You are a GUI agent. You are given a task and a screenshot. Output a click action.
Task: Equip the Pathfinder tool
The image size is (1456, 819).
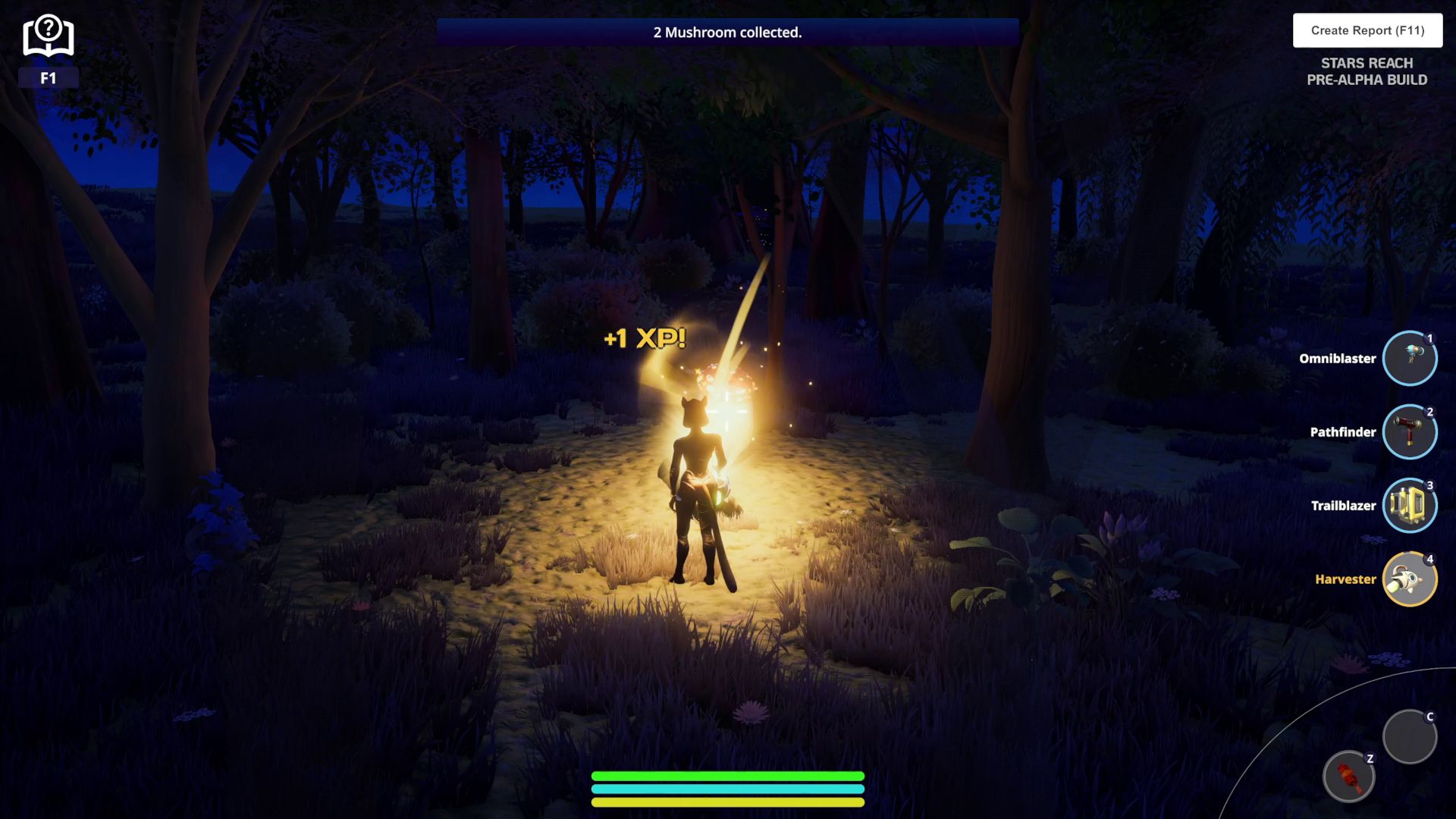click(1409, 432)
